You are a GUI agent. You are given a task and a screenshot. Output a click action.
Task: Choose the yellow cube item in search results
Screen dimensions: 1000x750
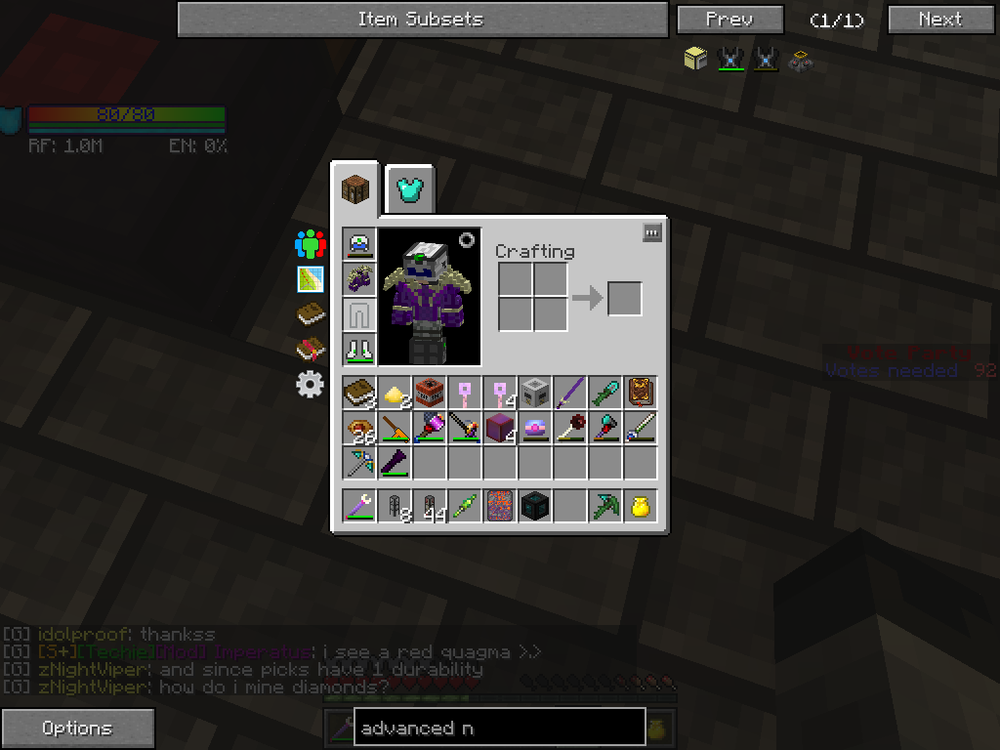[695, 59]
